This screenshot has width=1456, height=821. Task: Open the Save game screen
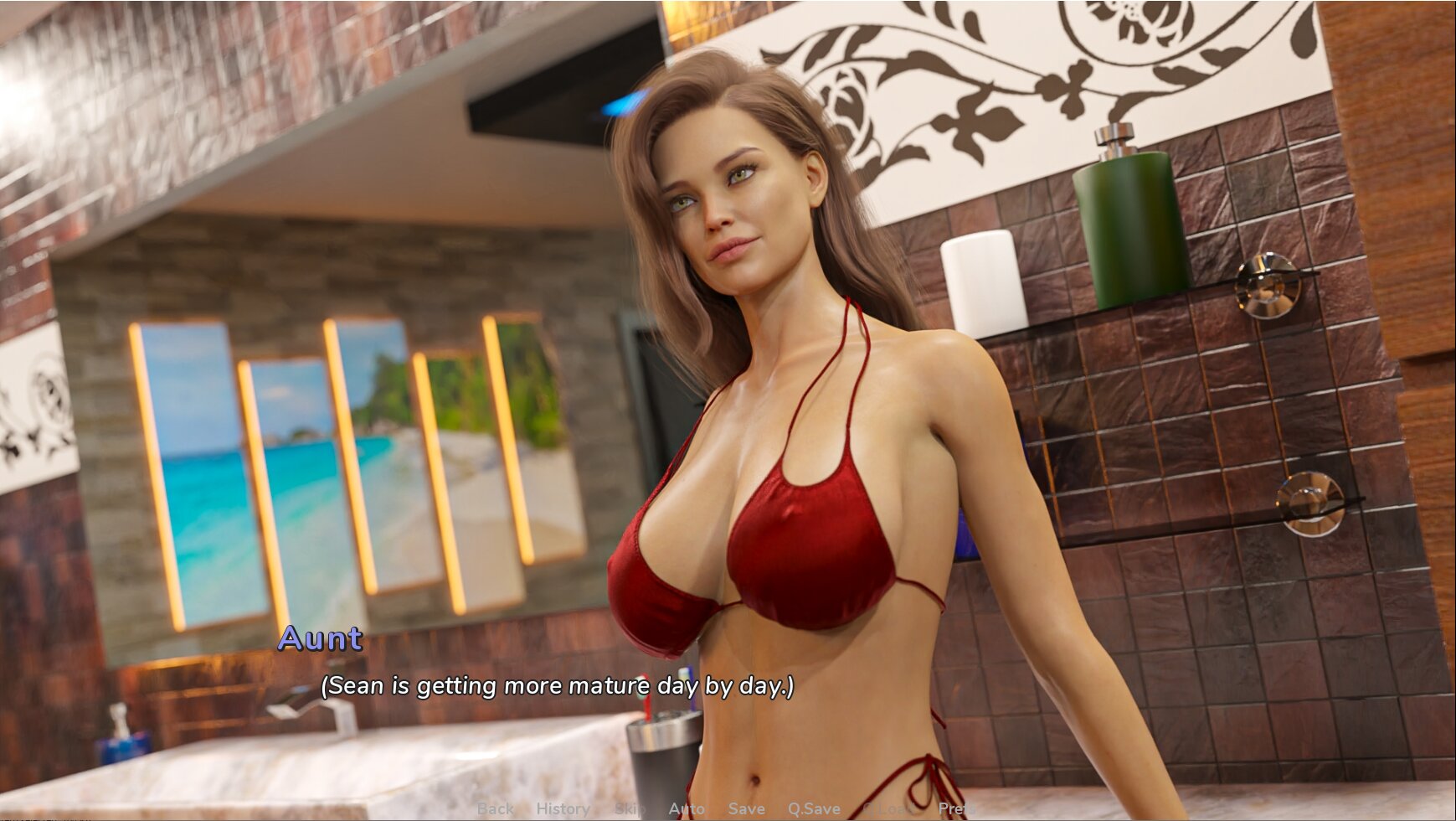point(746,808)
